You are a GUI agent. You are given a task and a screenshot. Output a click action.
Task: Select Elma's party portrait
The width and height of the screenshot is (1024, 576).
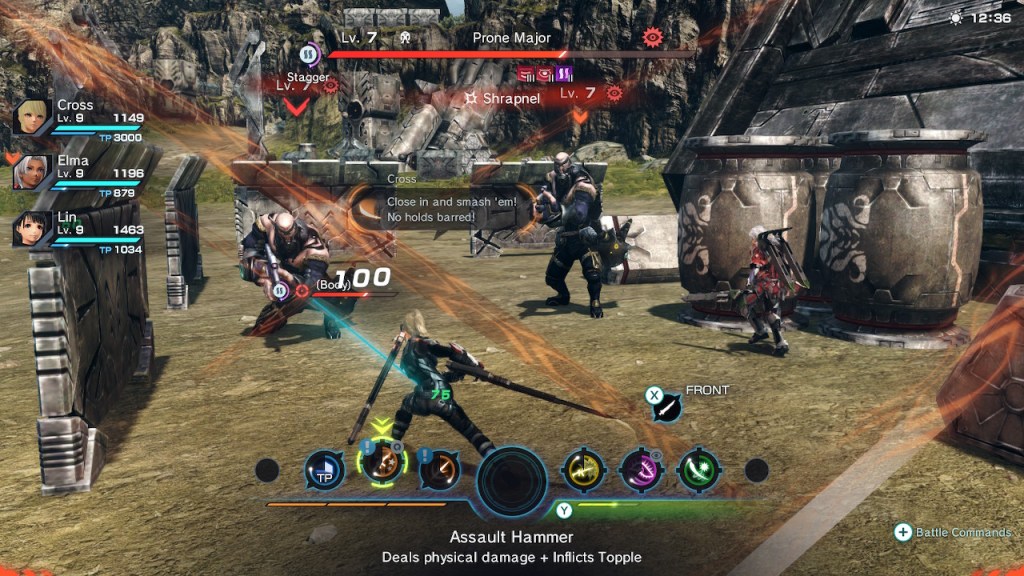tap(32, 172)
